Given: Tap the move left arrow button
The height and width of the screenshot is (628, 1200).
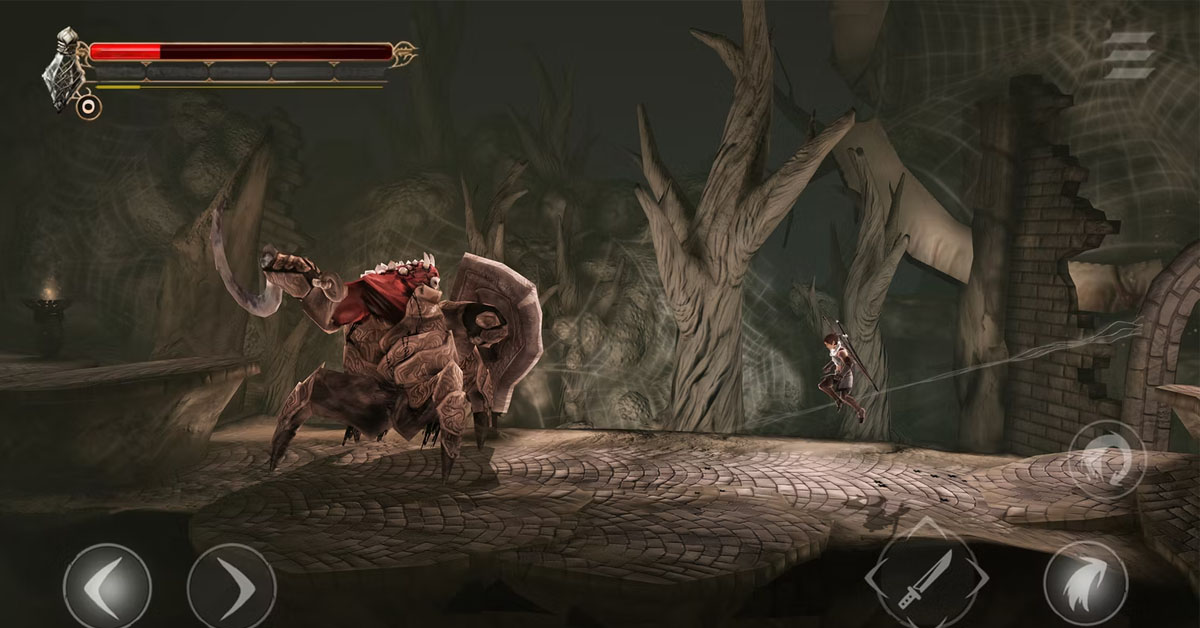Looking at the screenshot, I should click(x=106, y=588).
